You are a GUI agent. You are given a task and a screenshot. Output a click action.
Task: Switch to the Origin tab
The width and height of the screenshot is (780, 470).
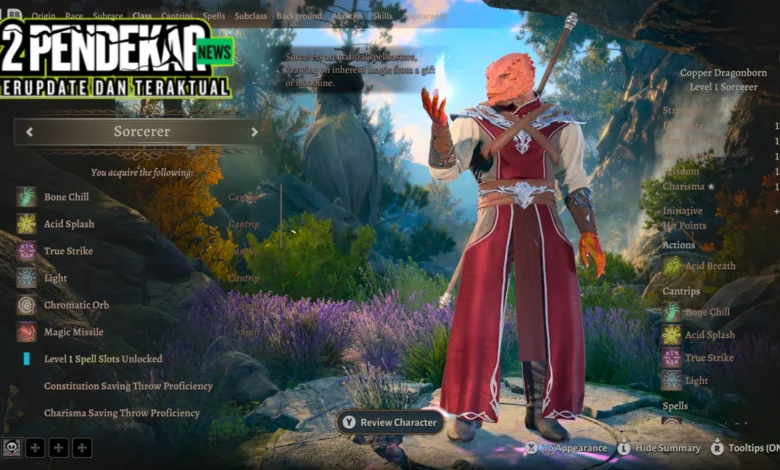coord(43,16)
